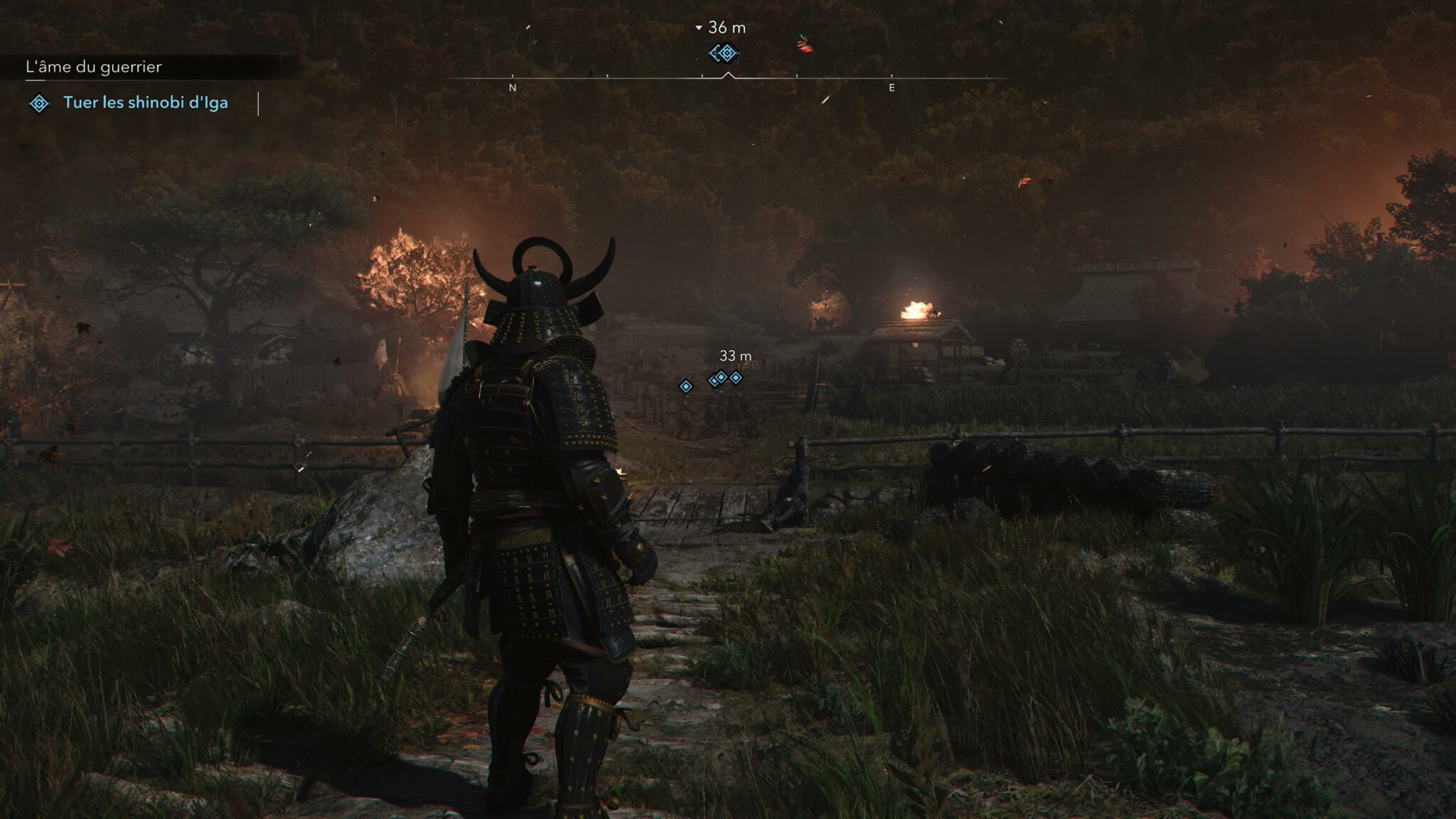The height and width of the screenshot is (819, 1456).
Task: Open the "L'âme du guerrier" quest title
Action: 94,68
